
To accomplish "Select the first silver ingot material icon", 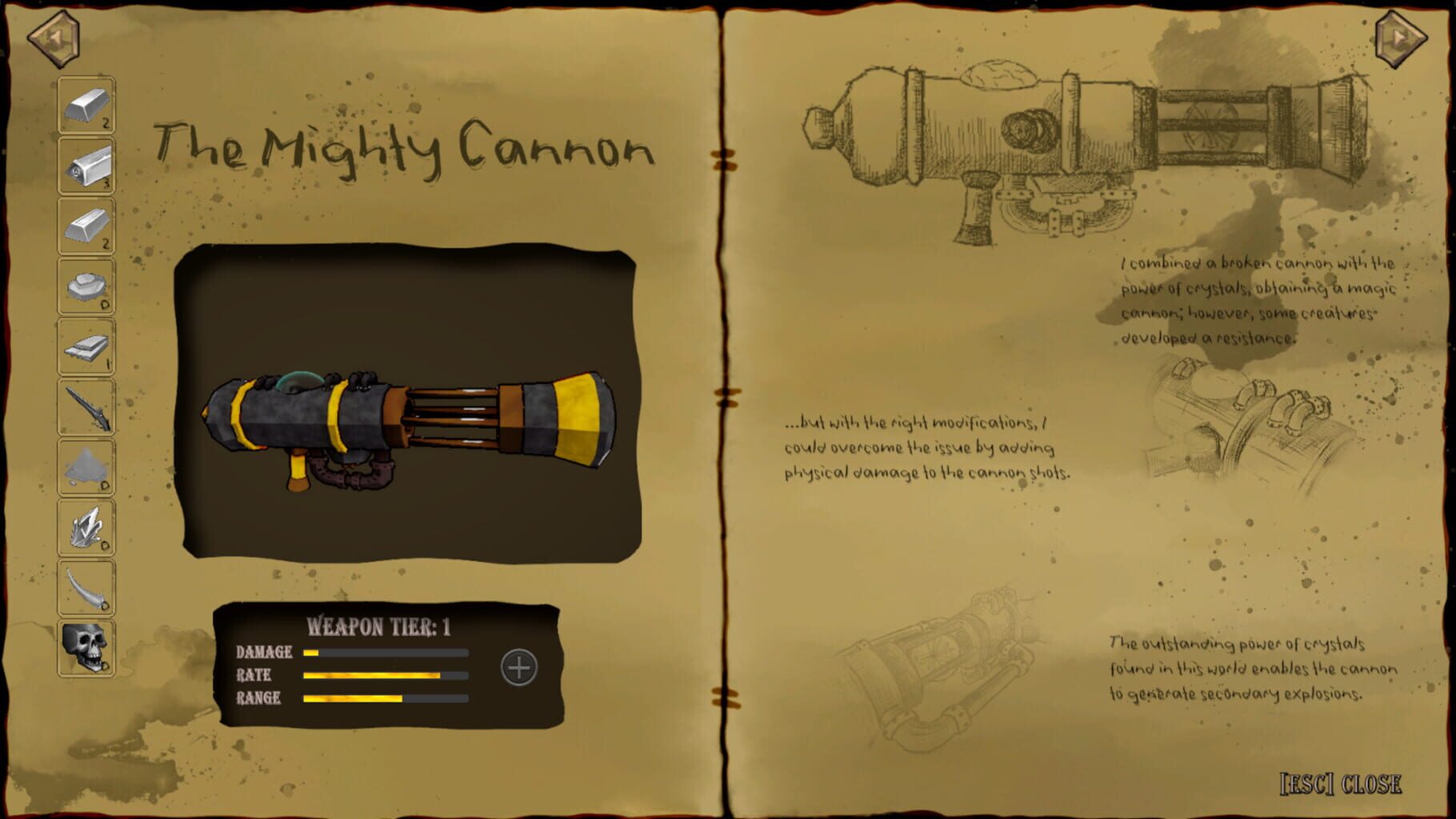I will [85, 103].
